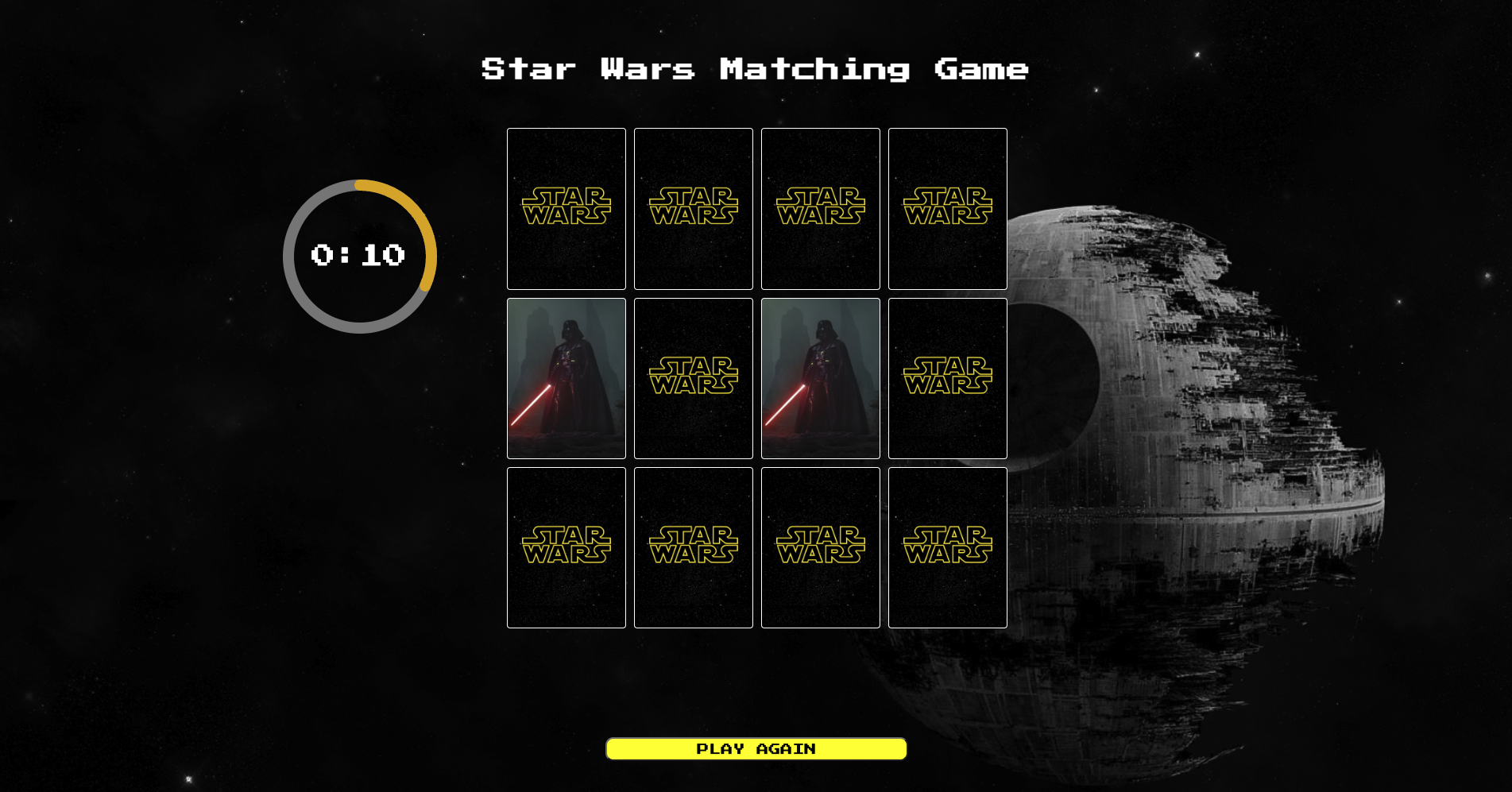This screenshot has width=1512, height=792.
Task: Select the right revealed Darth Vader card
Action: point(820,377)
